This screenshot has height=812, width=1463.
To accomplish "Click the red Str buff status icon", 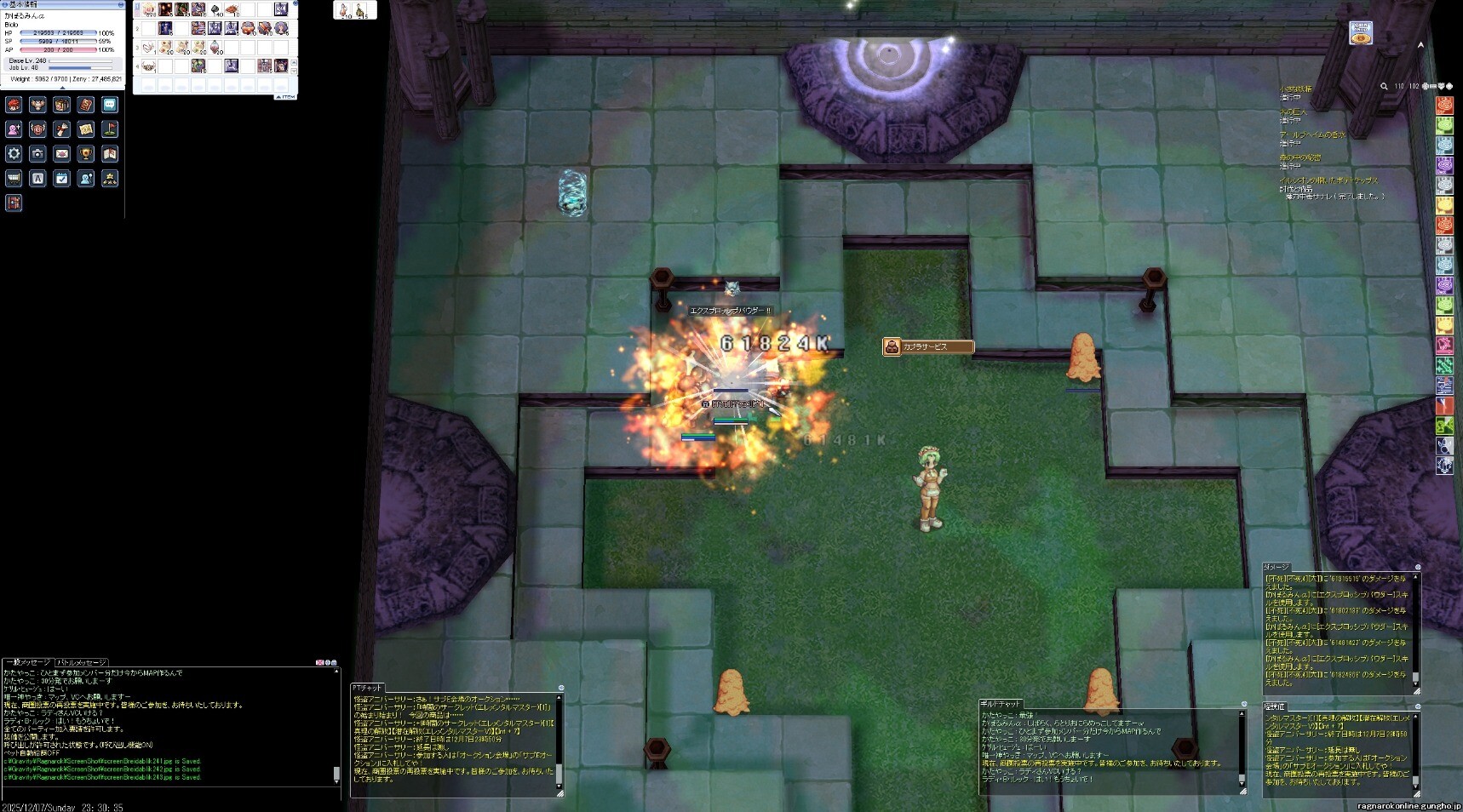I will pos(1444,105).
